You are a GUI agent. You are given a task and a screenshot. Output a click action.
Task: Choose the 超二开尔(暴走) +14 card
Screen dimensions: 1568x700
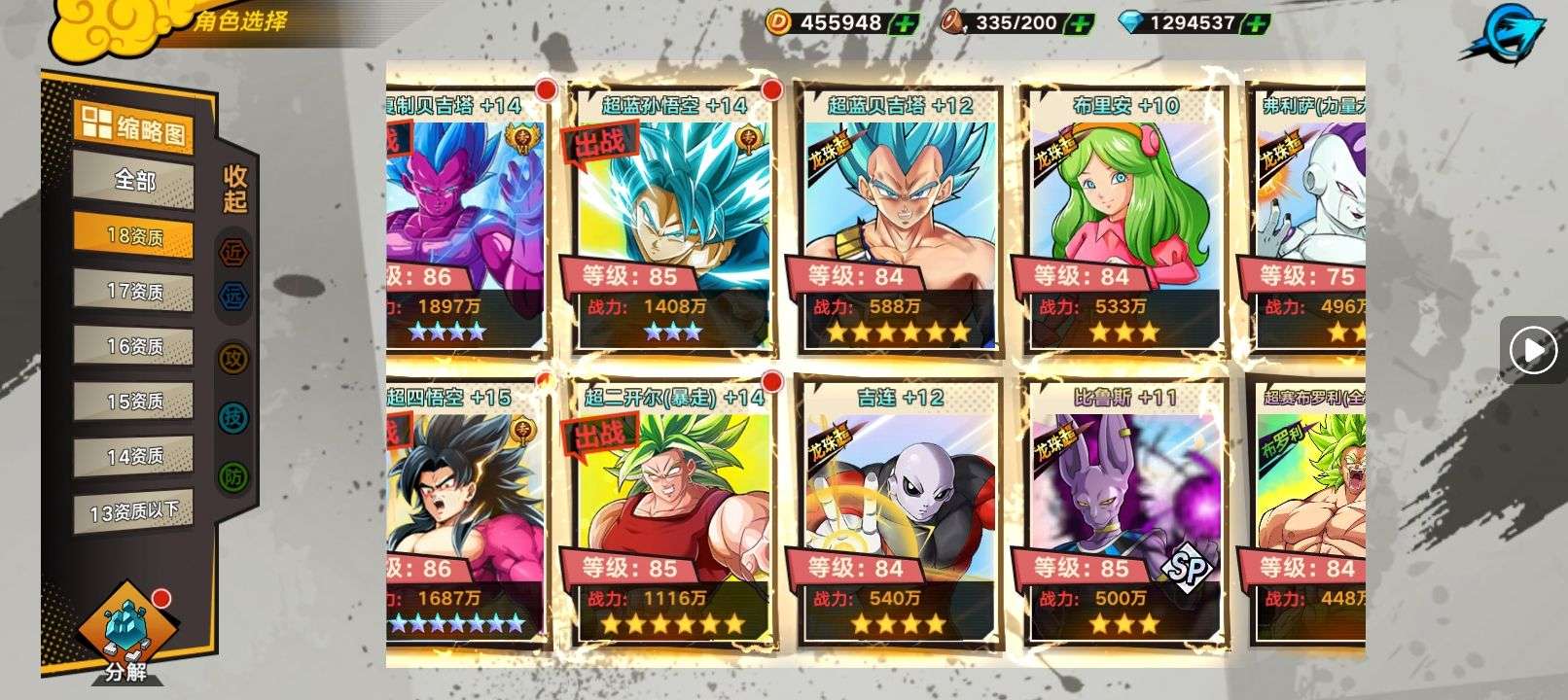point(673,513)
